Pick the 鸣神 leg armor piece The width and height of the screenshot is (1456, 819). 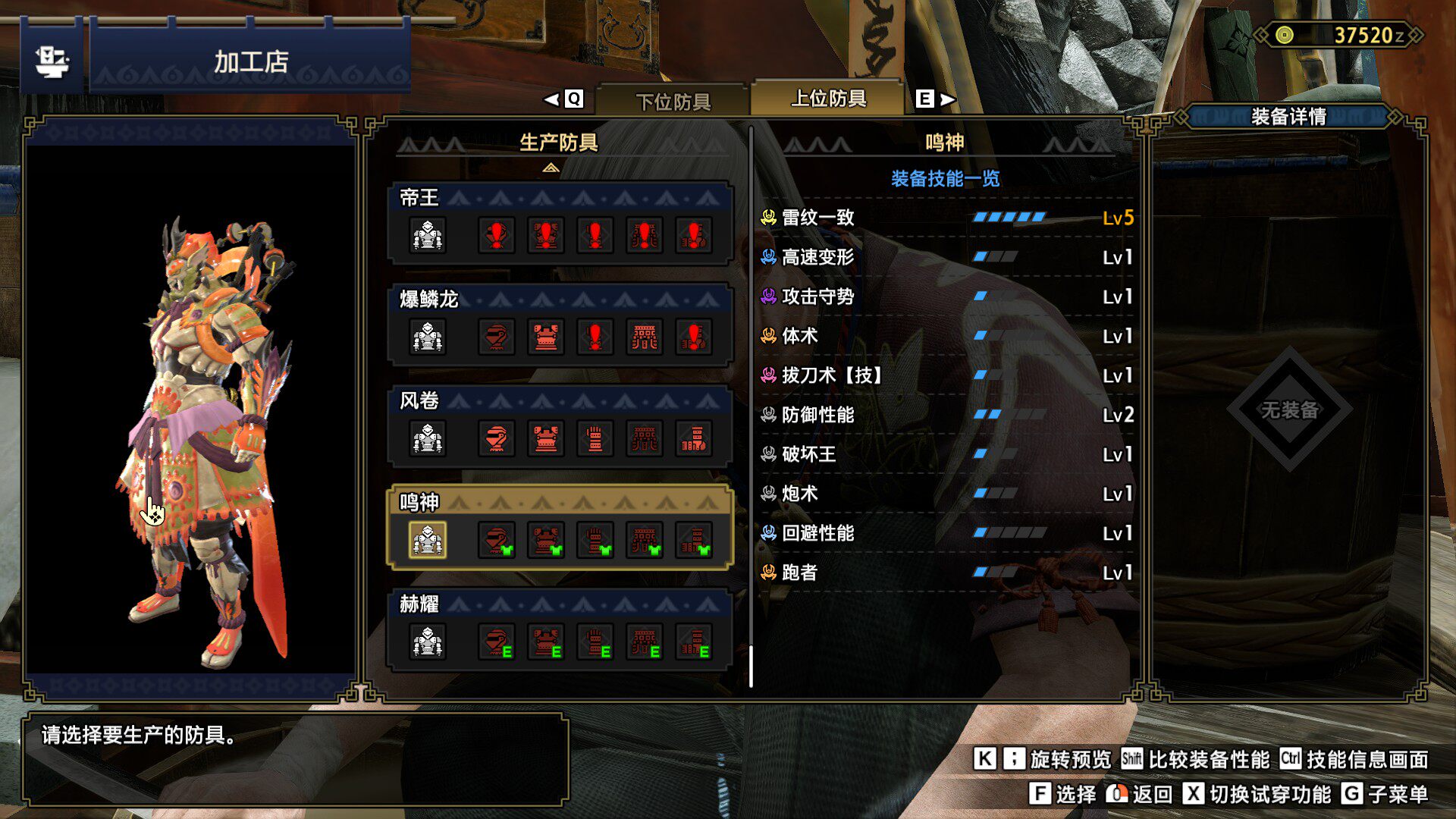tap(694, 540)
